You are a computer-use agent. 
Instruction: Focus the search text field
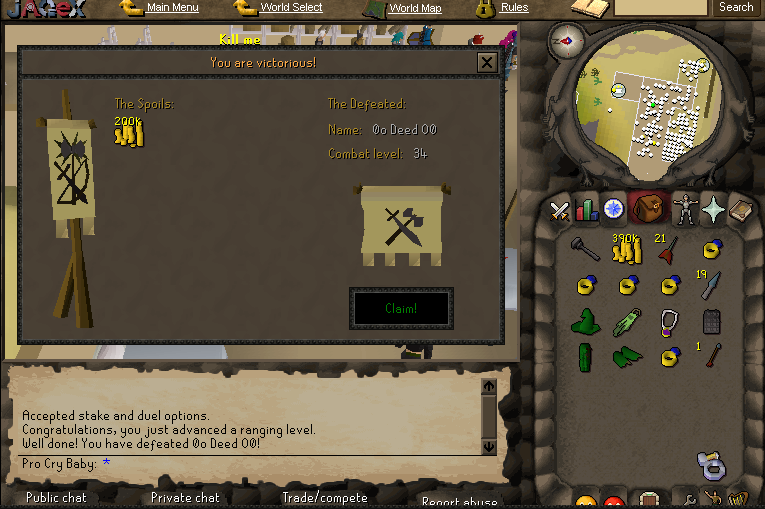(x=660, y=7)
